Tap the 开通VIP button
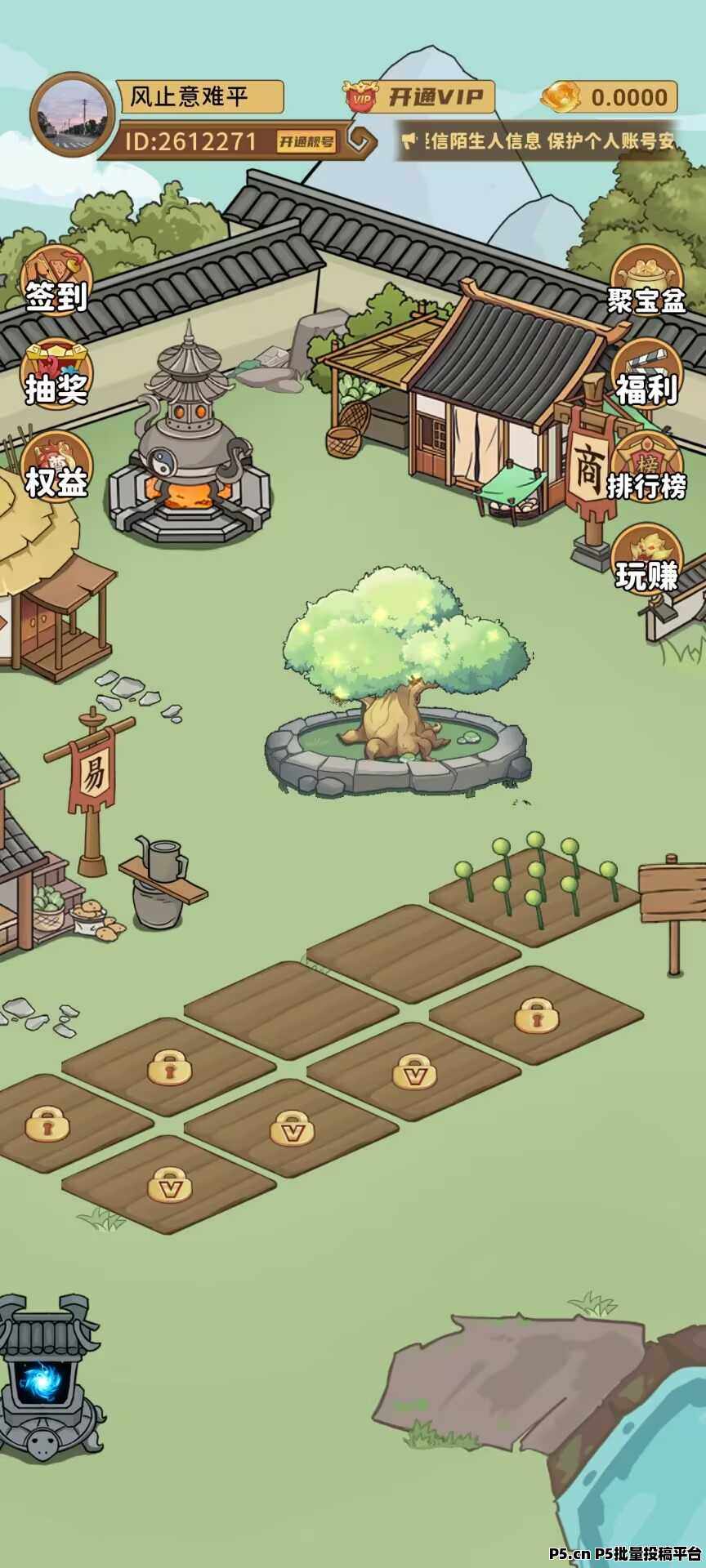This screenshot has width=706, height=1568. pyautogui.click(x=420, y=98)
